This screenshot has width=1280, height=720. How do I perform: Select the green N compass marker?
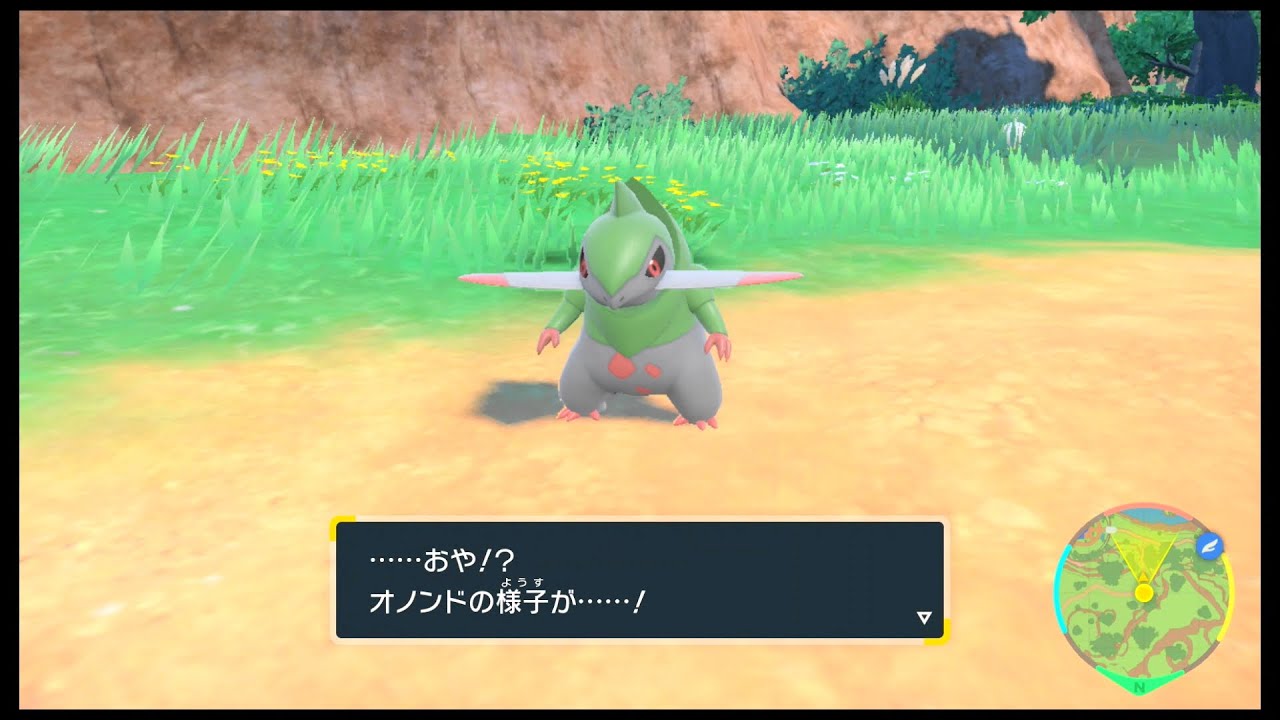pyautogui.click(x=1139, y=687)
